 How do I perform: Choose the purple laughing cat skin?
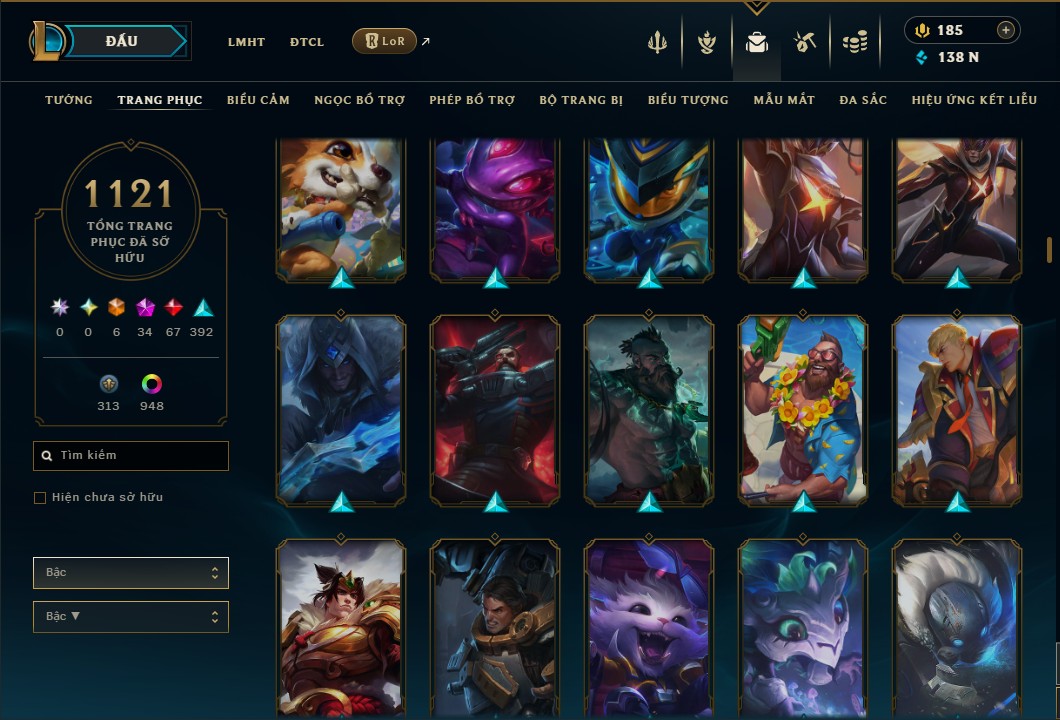[x=649, y=630]
